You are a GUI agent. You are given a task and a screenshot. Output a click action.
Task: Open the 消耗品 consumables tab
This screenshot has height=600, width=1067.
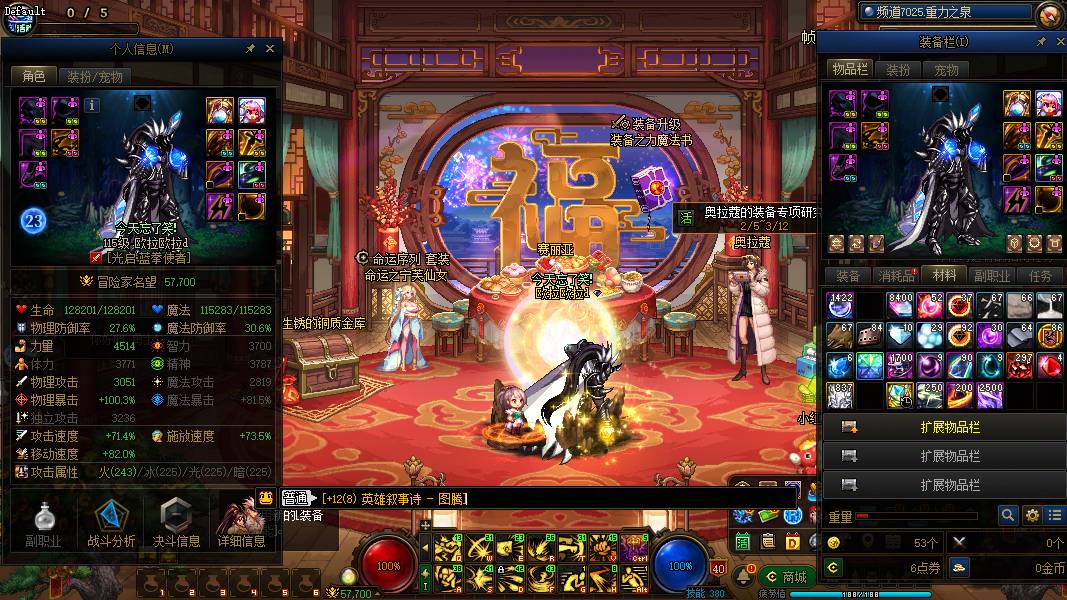[896, 276]
